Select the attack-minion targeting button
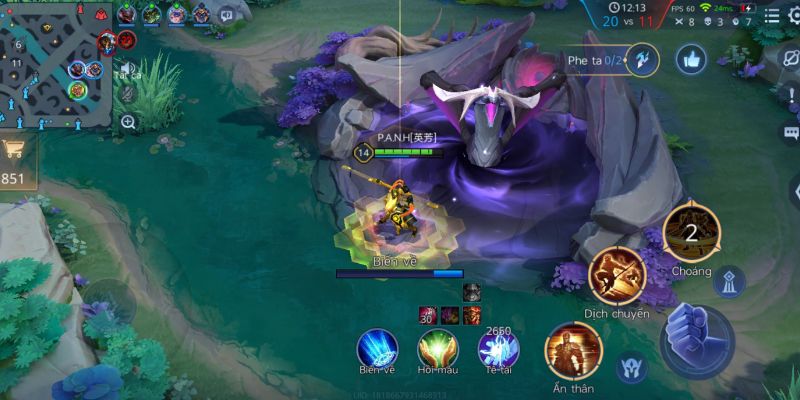 [x=629, y=367]
